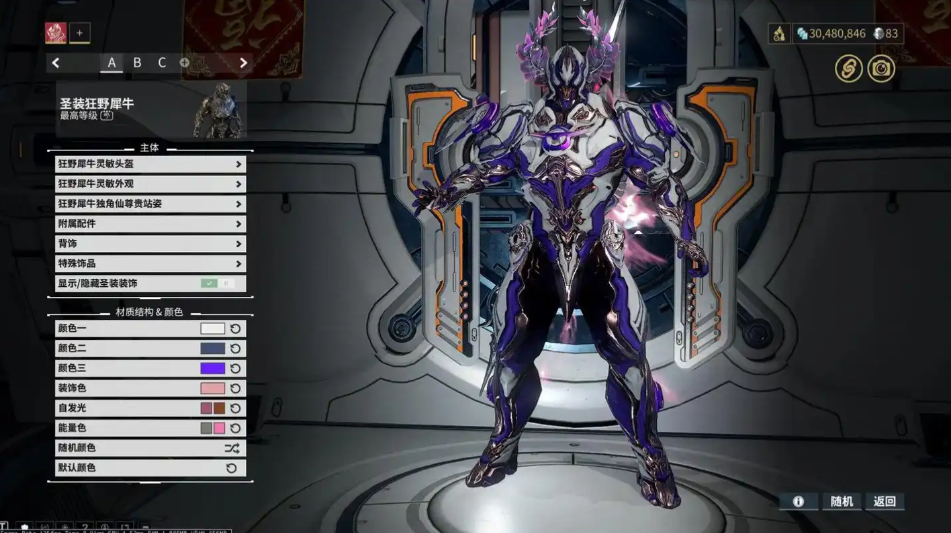951x533 pixels.
Task: Go back with the 返回 button
Action: pyautogui.click(x=884, y=501)
